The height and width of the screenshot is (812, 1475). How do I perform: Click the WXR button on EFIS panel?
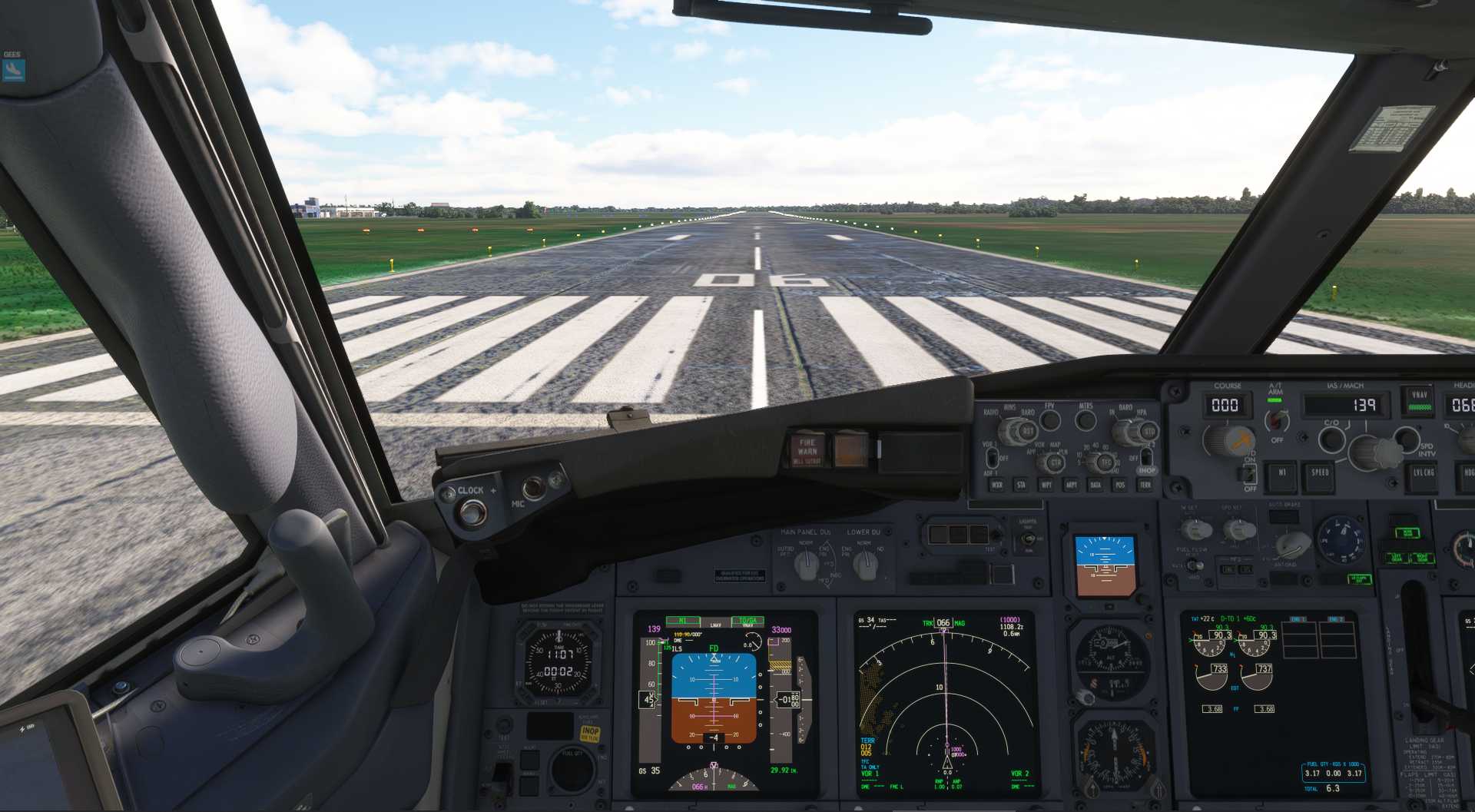click(x=996, y=485)
